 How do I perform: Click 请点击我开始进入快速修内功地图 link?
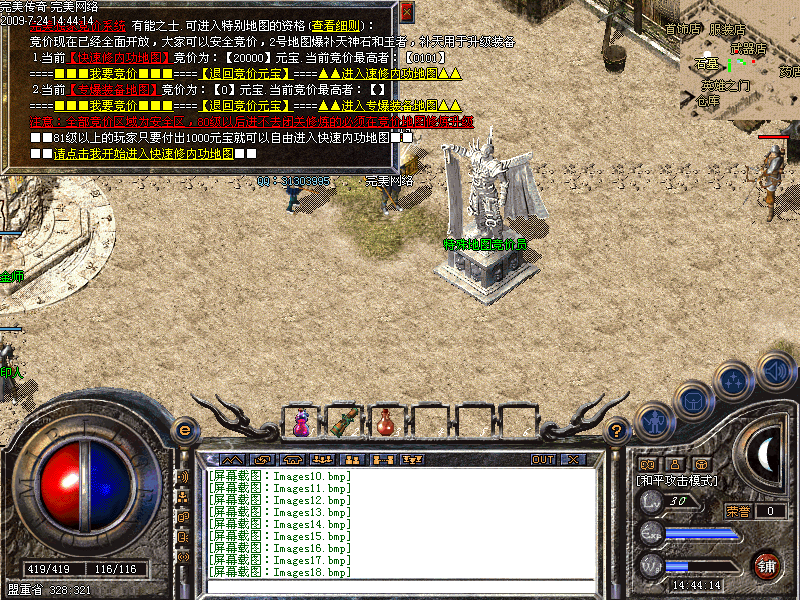pyautogui.click(x=143, y=154)
